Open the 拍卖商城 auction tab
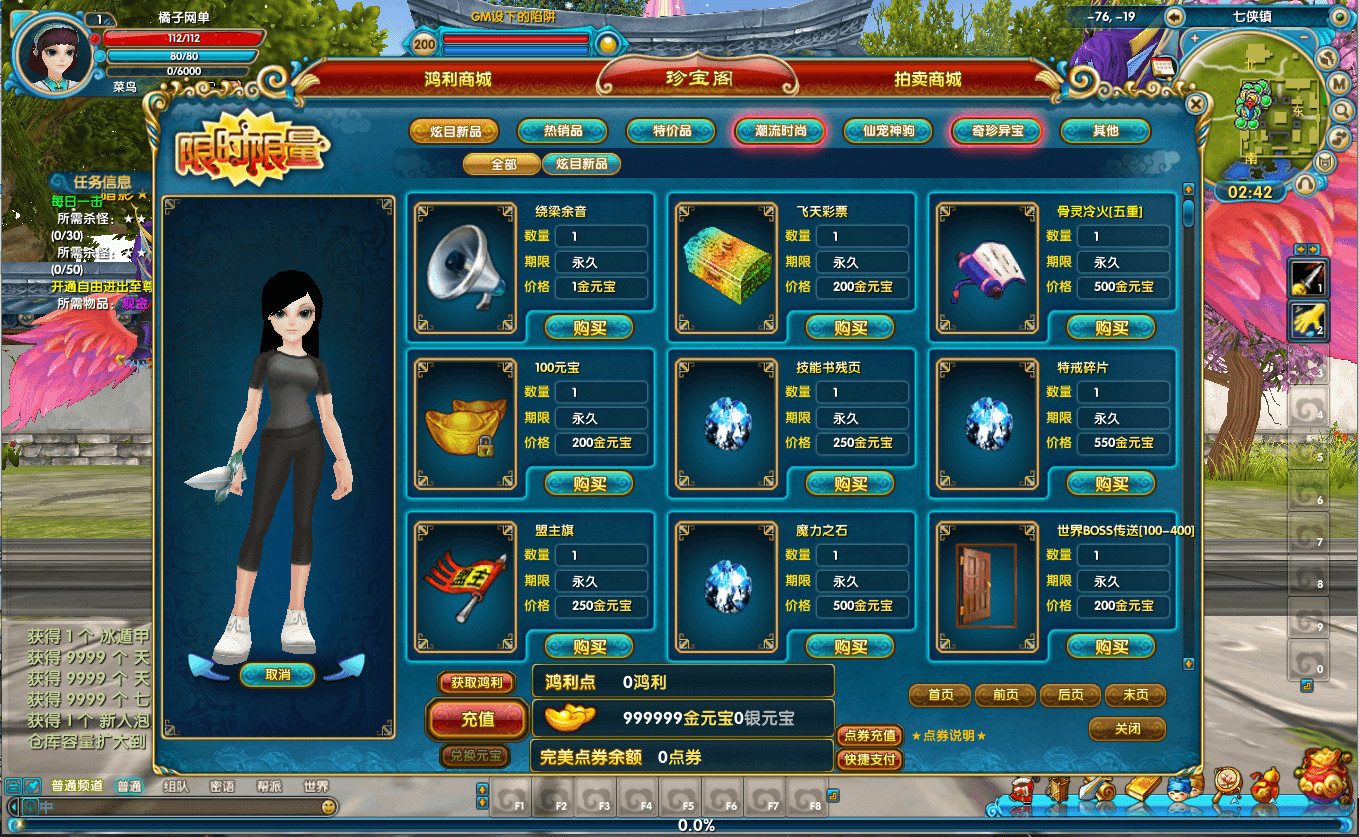 tap(927, 80)
